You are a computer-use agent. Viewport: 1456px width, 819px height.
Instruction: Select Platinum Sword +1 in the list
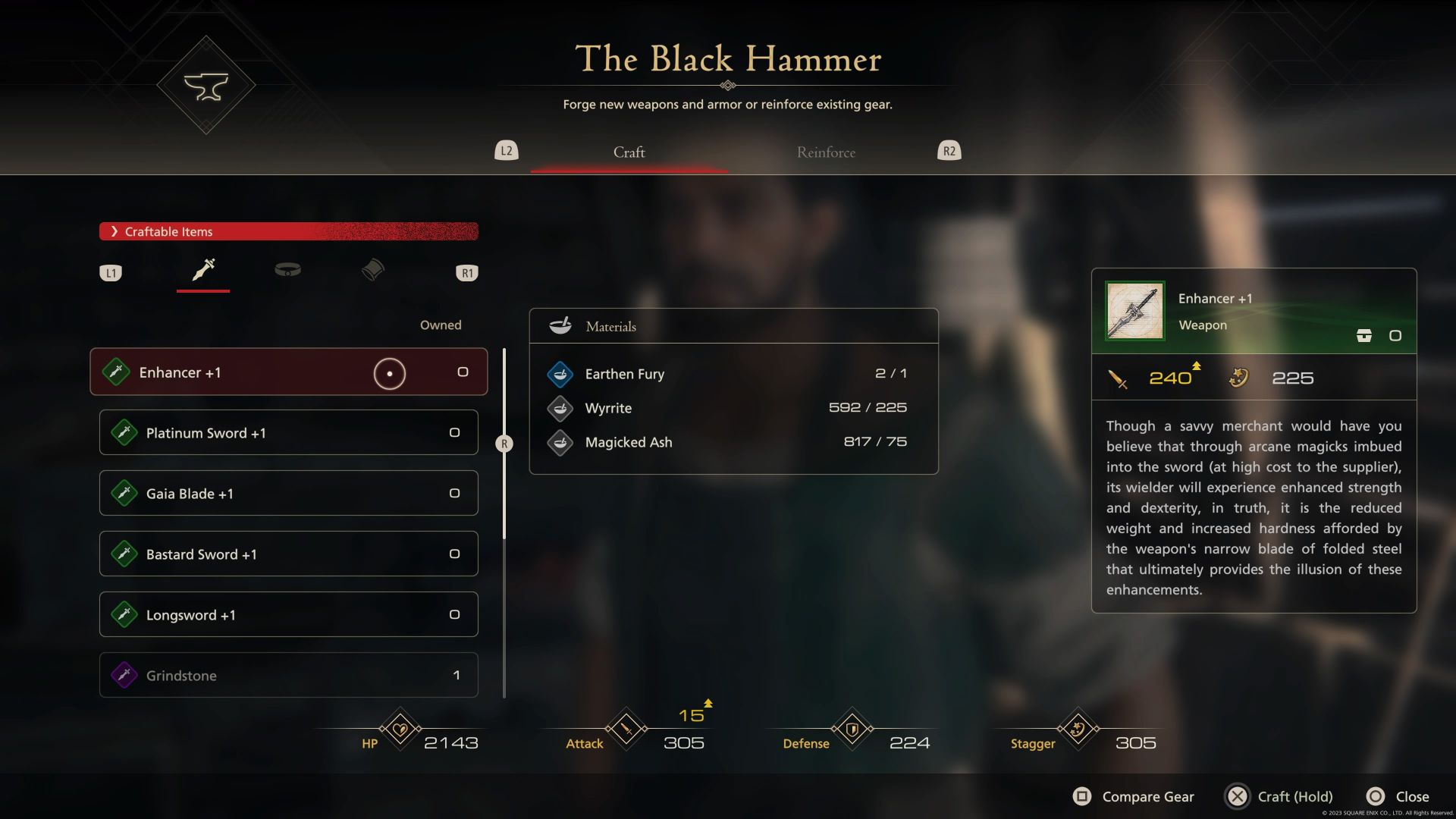point(288,433)
